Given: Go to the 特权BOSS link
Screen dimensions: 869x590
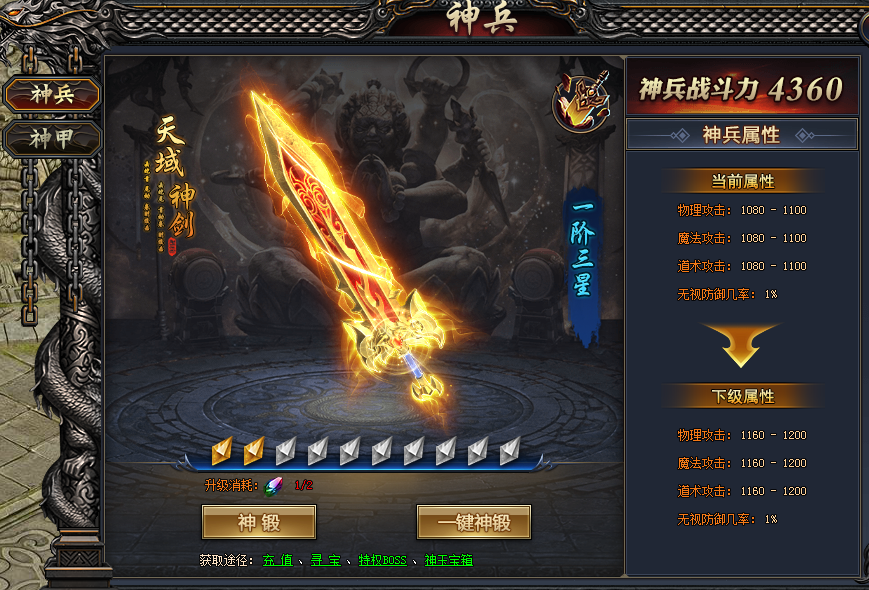Looking at the screenshot, I should tap(383, 561).
